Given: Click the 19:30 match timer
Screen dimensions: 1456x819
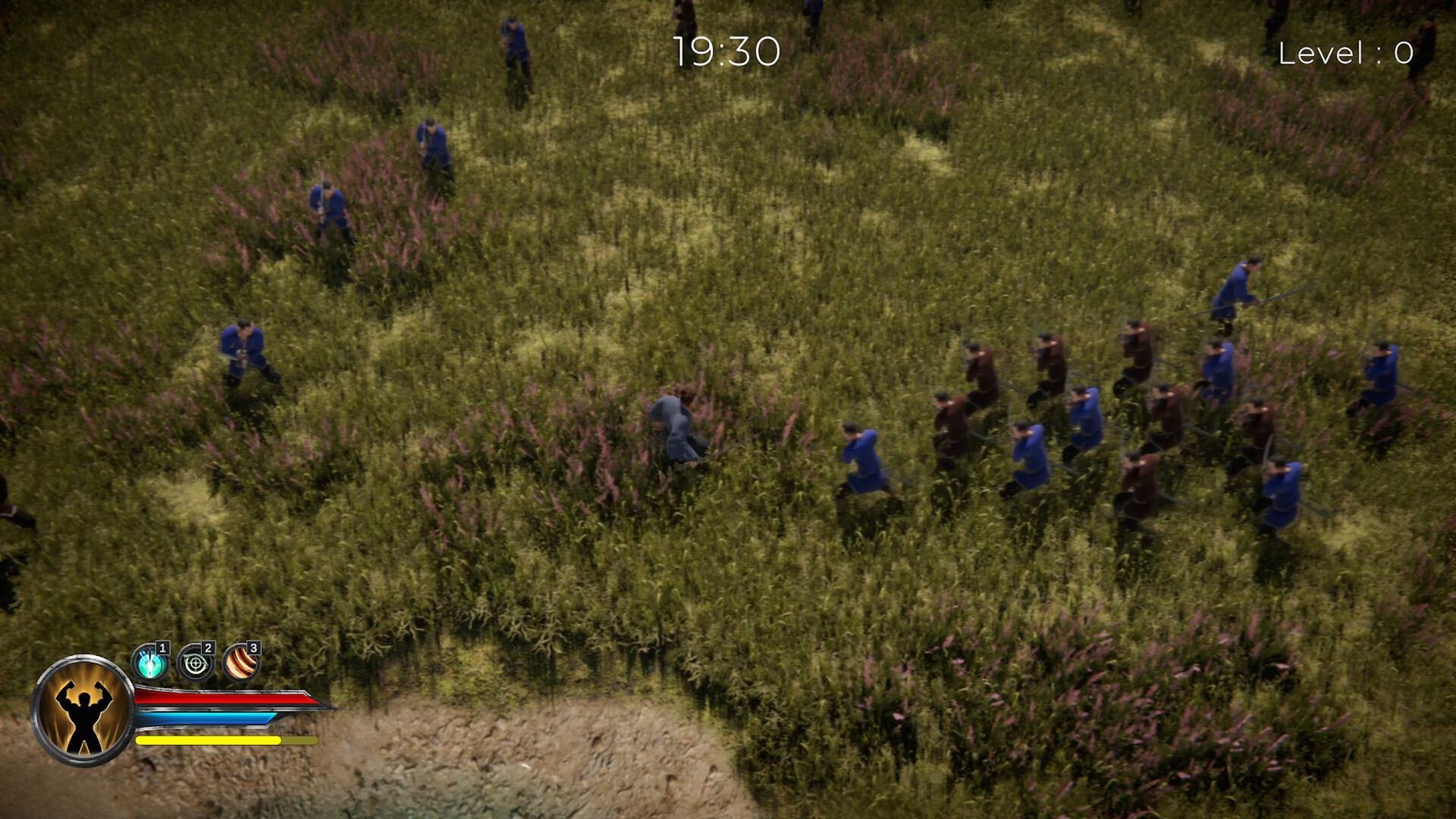Looking at the screenshot, I should tap(726, 49).
